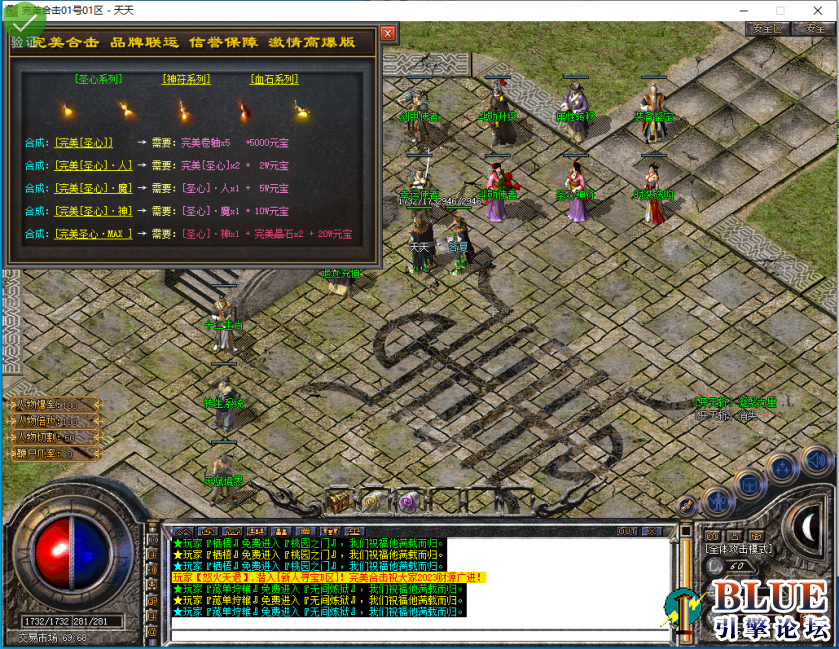The width and height of the screenshot is (839, 649).
Task: Close the synthesis dialog window
Action: [x=387, y=33]
